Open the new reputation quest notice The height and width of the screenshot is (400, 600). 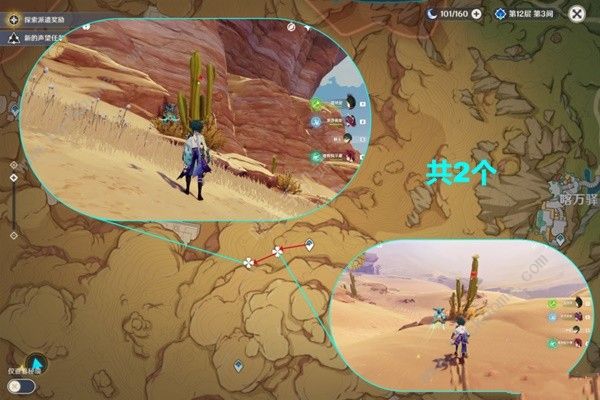tap(14, 38)
